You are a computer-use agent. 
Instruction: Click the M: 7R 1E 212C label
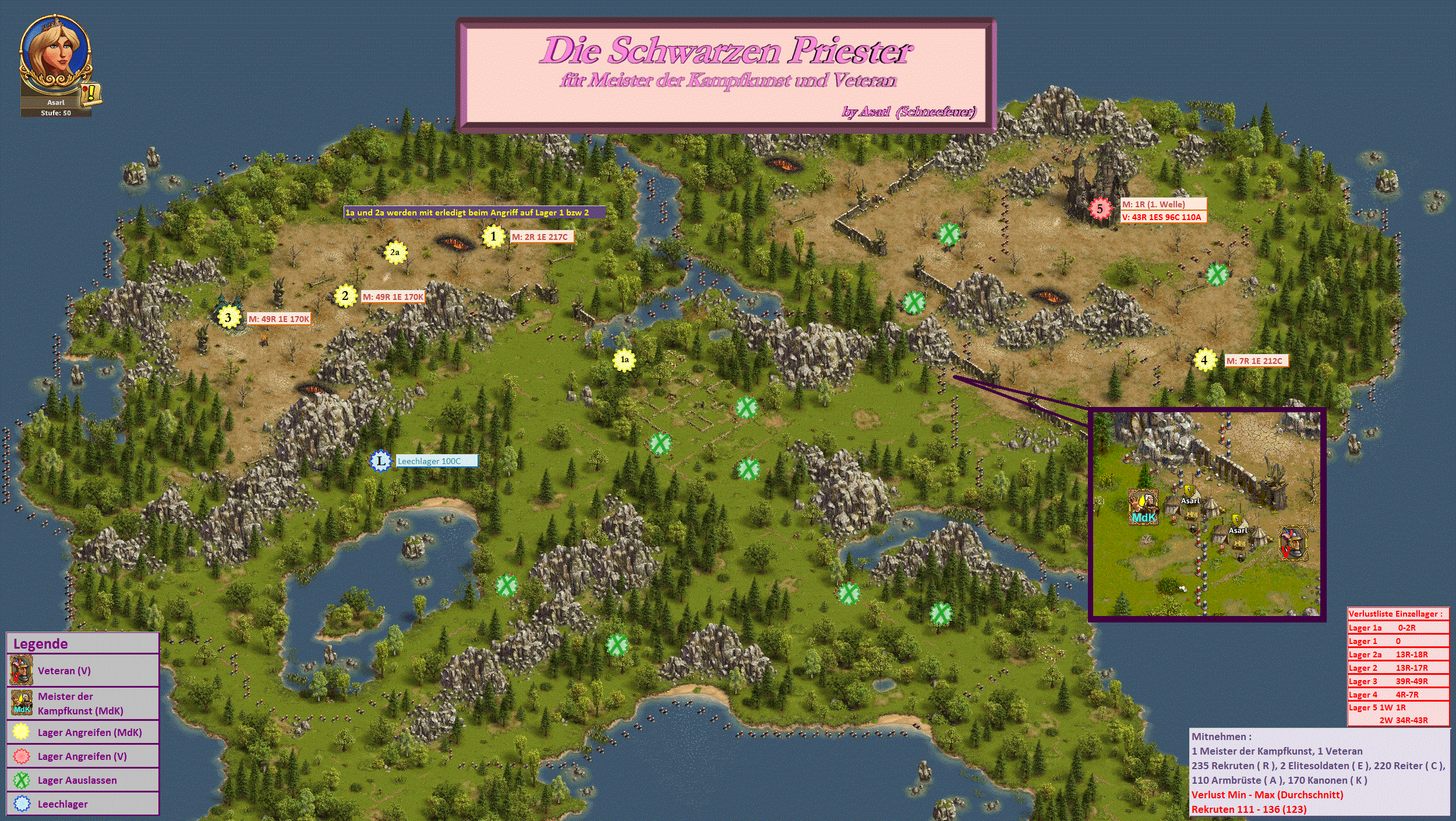(x=1256, y=361)
